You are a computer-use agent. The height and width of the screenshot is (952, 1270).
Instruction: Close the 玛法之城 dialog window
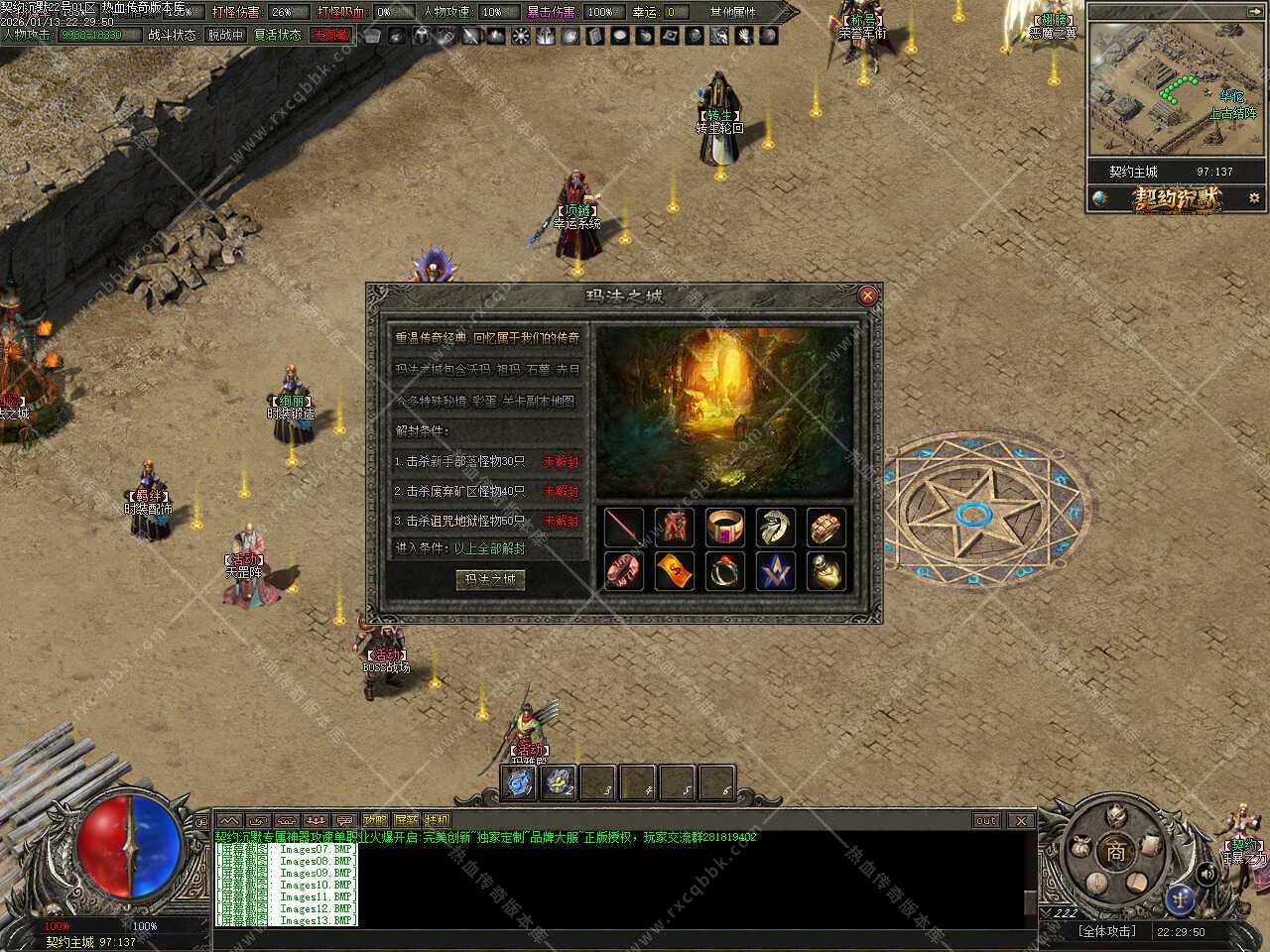[867, 295]
